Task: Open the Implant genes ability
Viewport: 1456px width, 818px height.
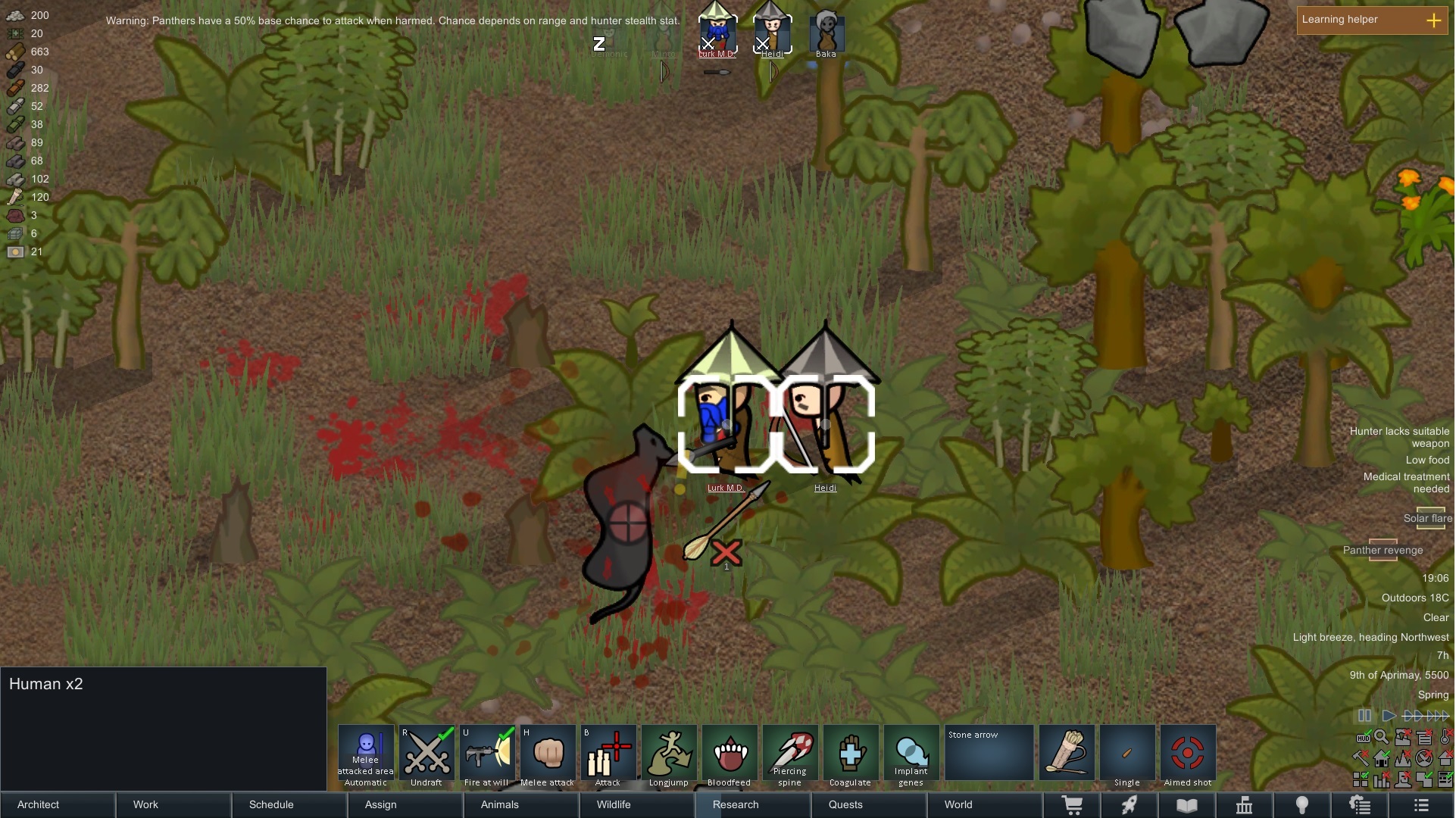Action: pyautogui.click(x=911, y=755)
